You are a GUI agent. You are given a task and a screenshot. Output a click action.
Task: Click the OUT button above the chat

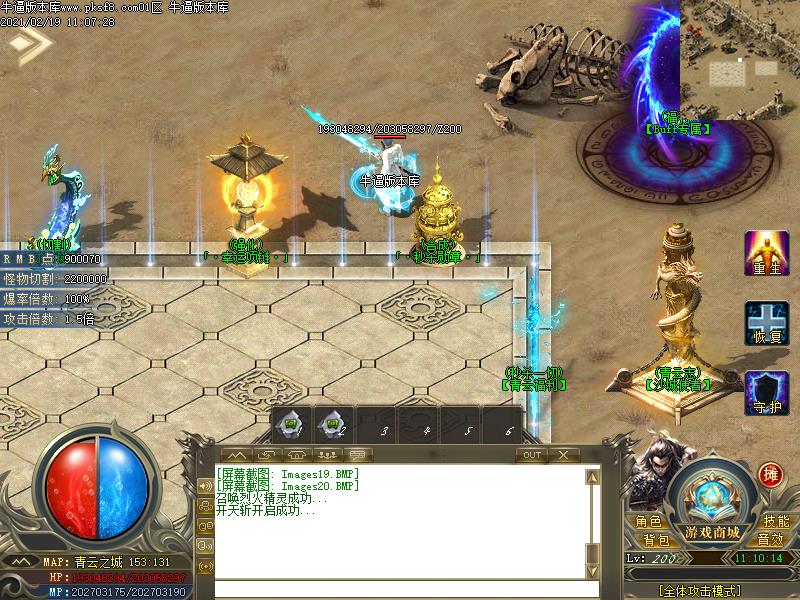(x=531, y=455)
